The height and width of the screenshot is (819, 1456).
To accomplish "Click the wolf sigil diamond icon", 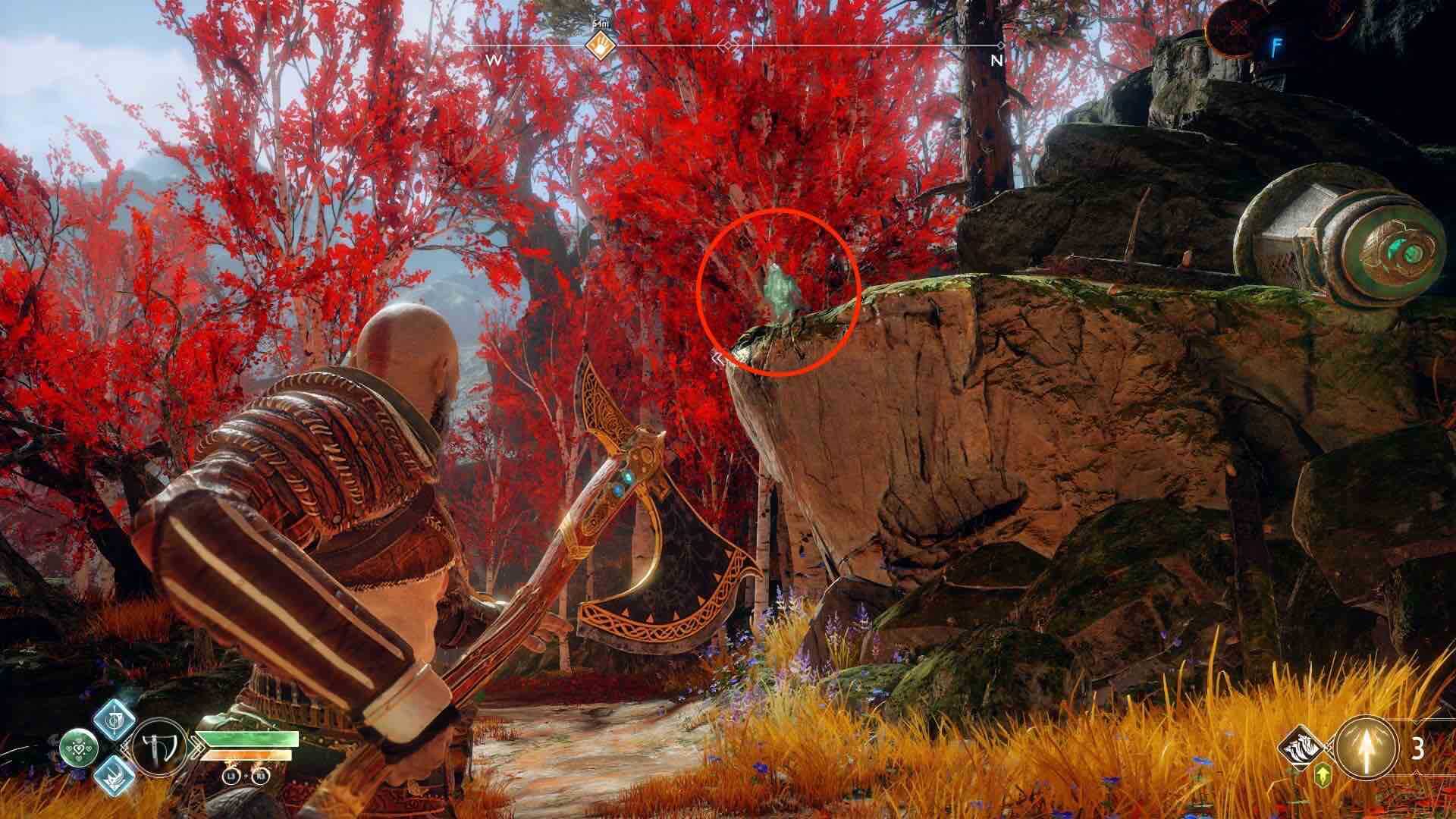I will (1299, 748).
